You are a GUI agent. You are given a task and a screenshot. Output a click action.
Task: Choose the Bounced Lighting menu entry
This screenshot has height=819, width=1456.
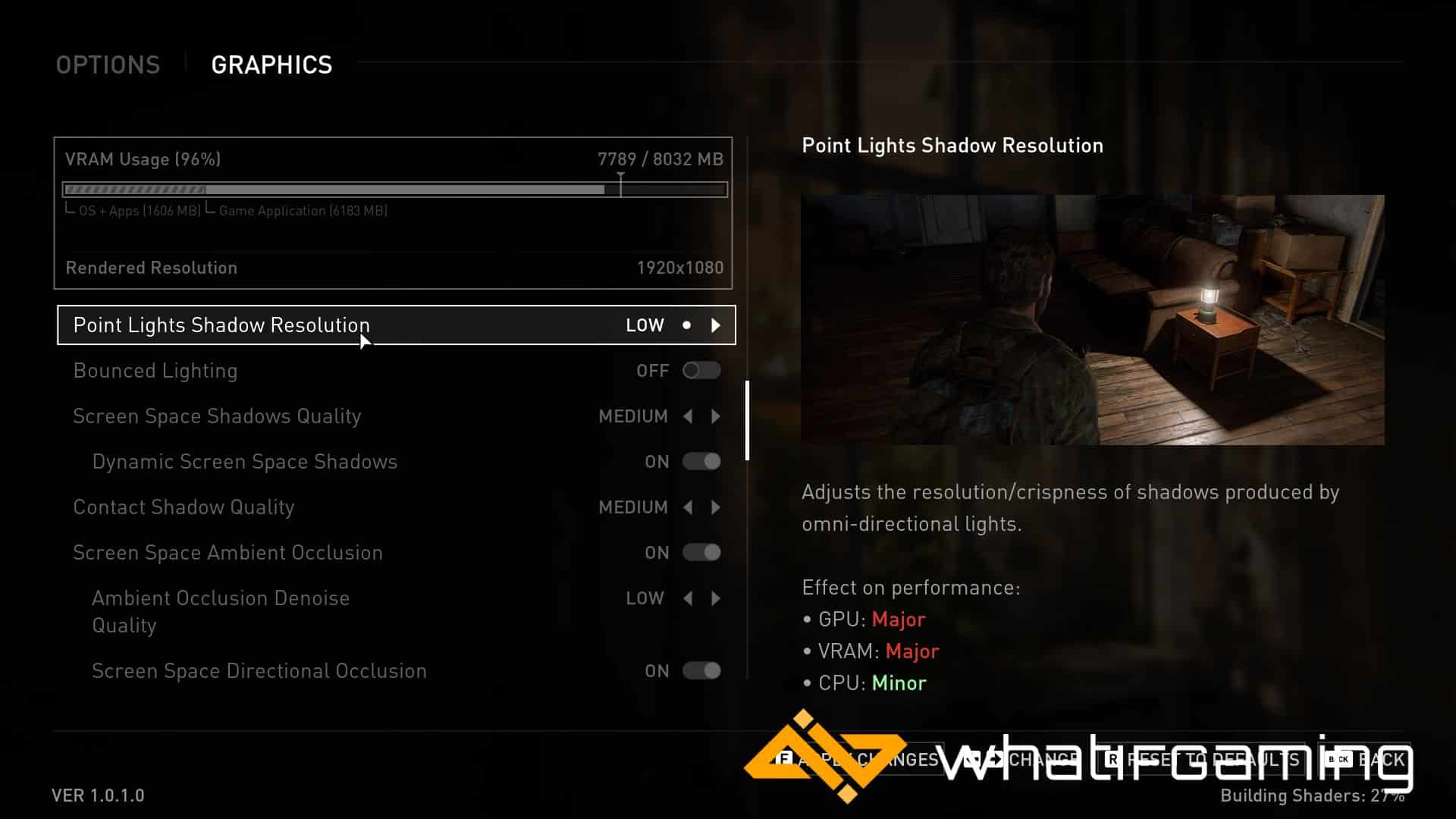point(155,371)
